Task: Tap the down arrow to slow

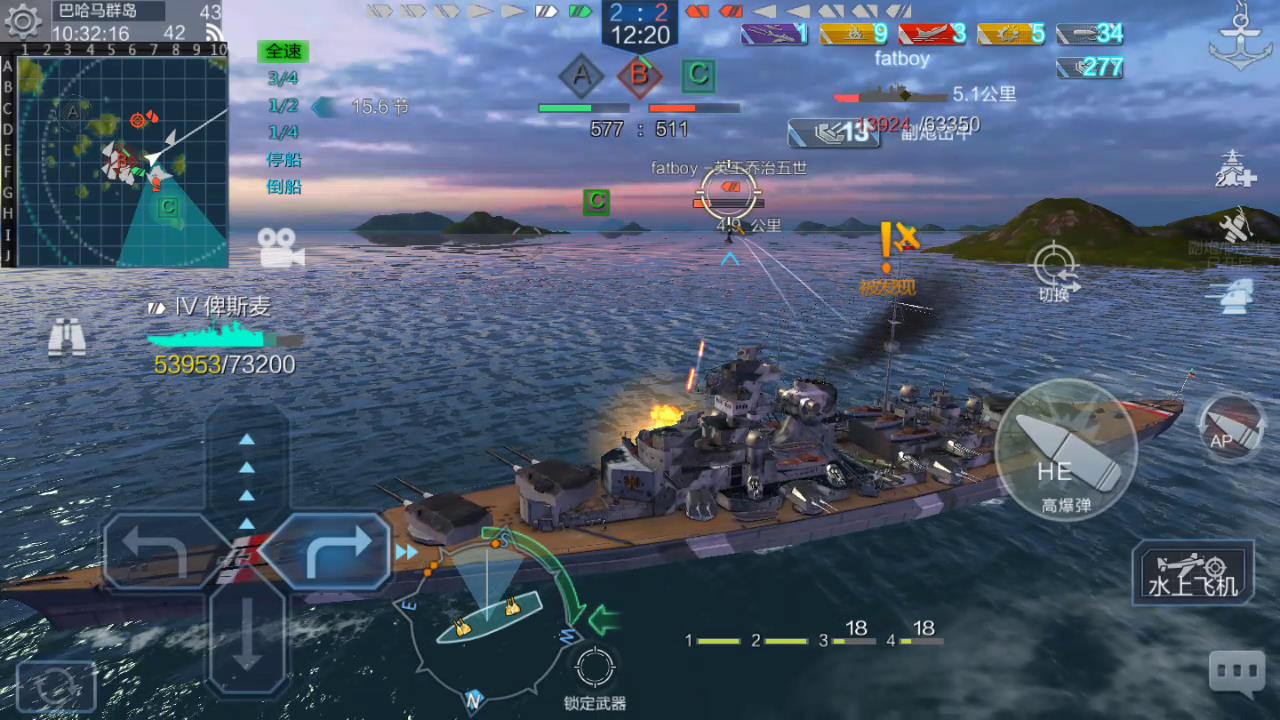Action: pos(247,633)
